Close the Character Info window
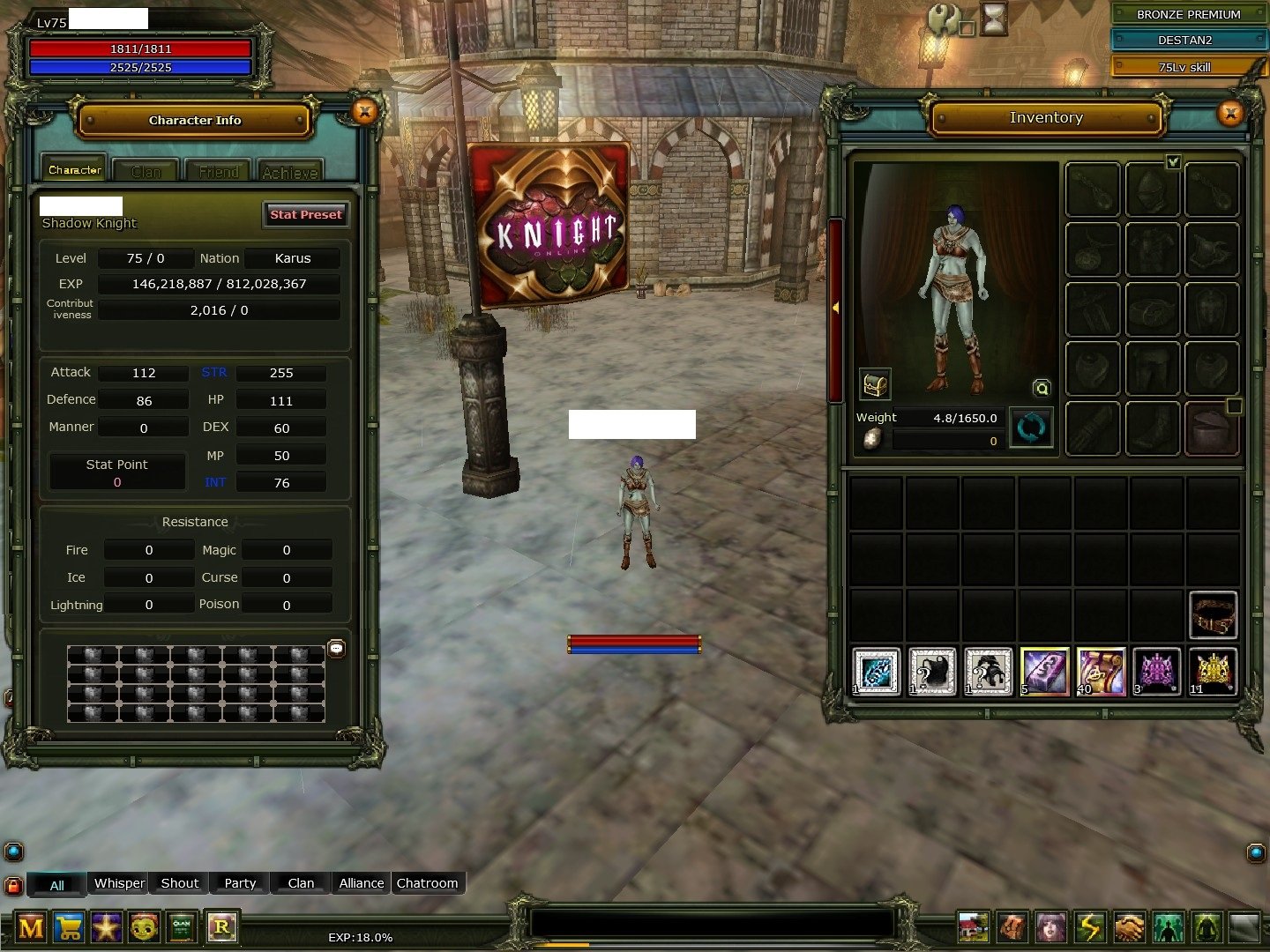The height and width of the screenshot is (952, 1270). click(364, 111)
